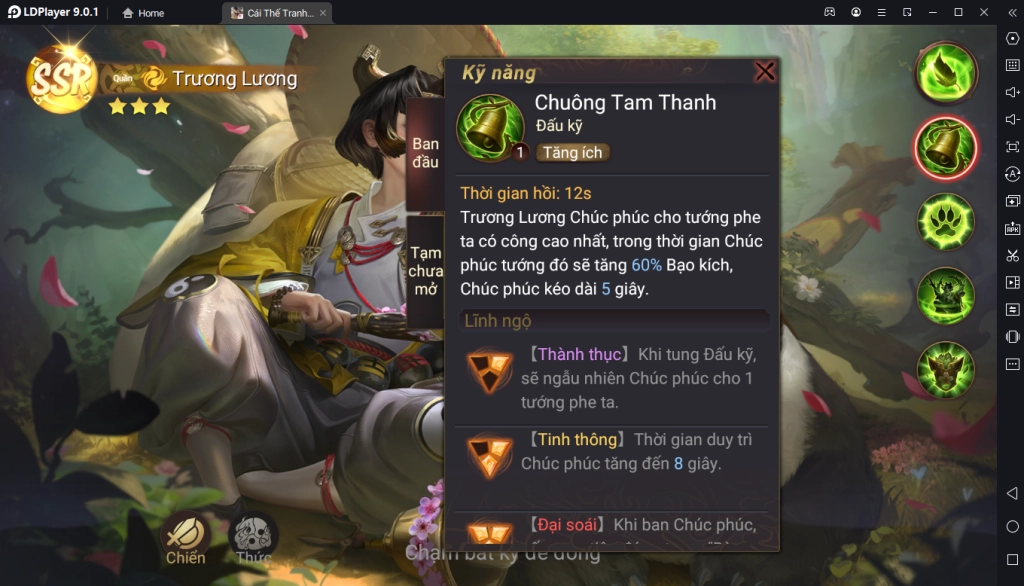The width and height of the screenshot is (1024, 586).
Task: Open the green seated figure skill
Action: [945, 295]
